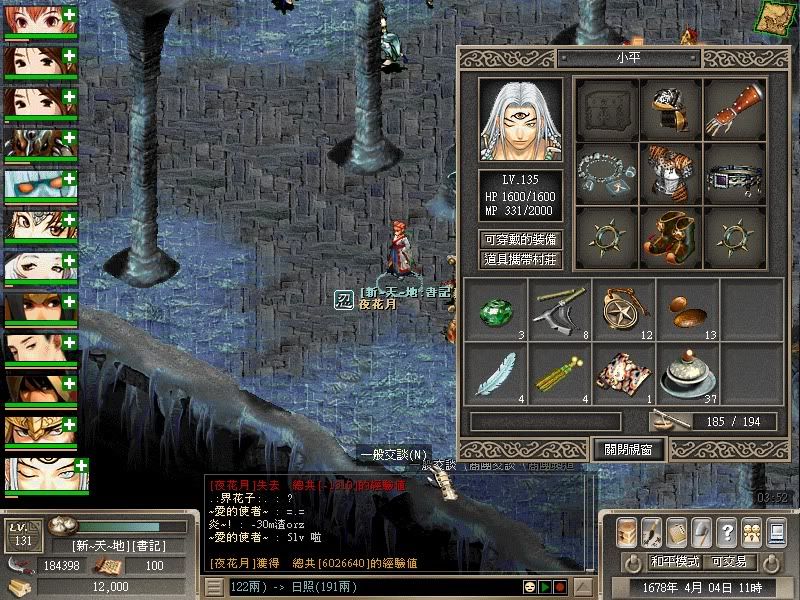This screenshot has height=600, width=800.
Task: Open the two-figures party icon
Action: 750,532
